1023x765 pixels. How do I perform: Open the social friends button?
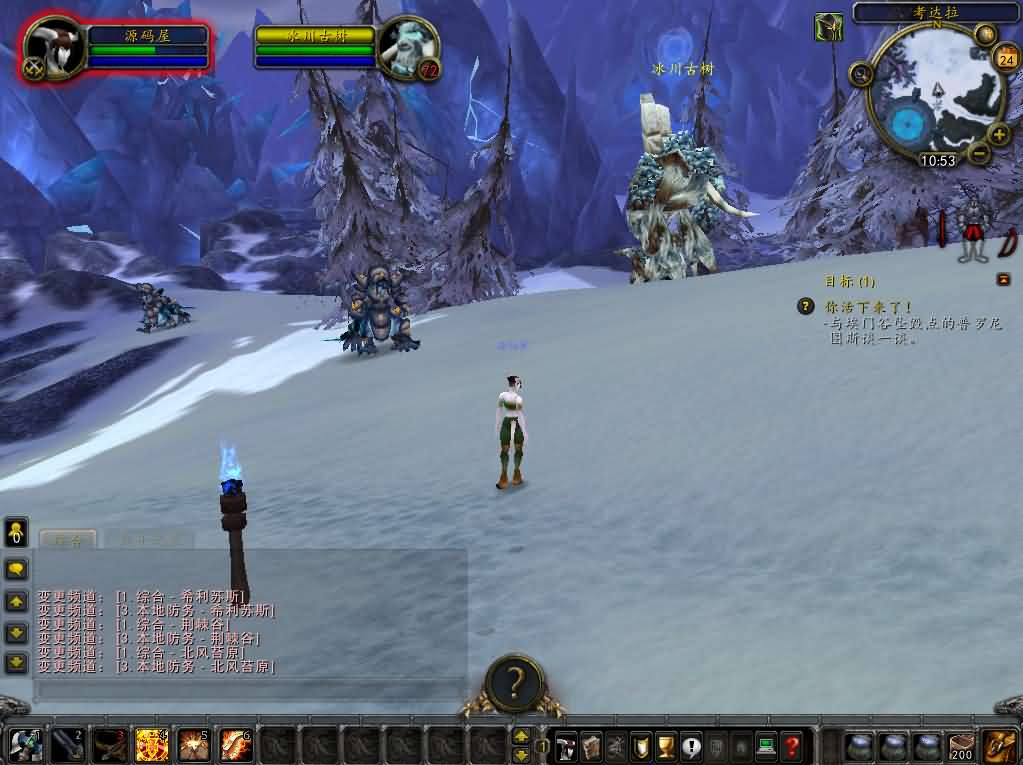point(17,533)
